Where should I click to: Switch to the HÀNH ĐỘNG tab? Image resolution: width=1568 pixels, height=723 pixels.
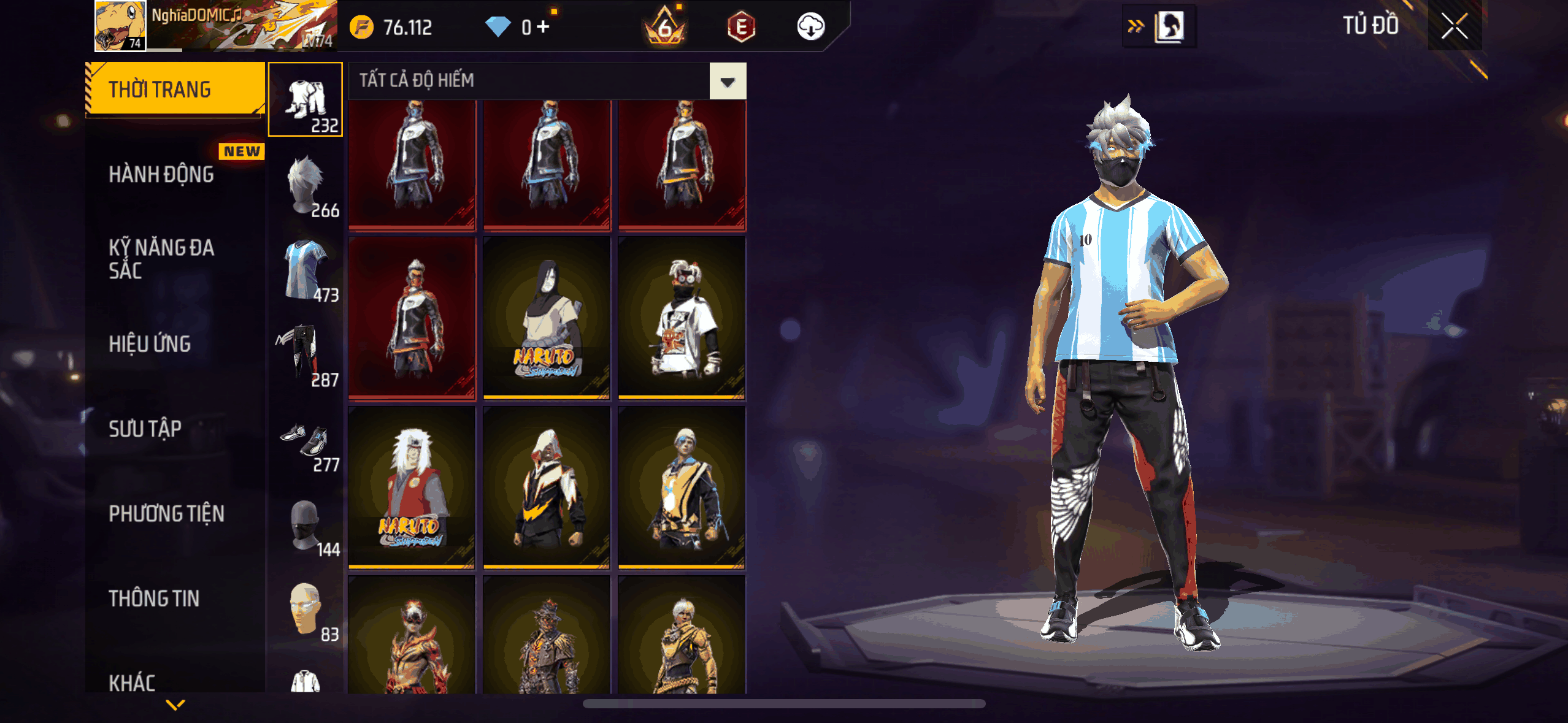pos(162,175)
